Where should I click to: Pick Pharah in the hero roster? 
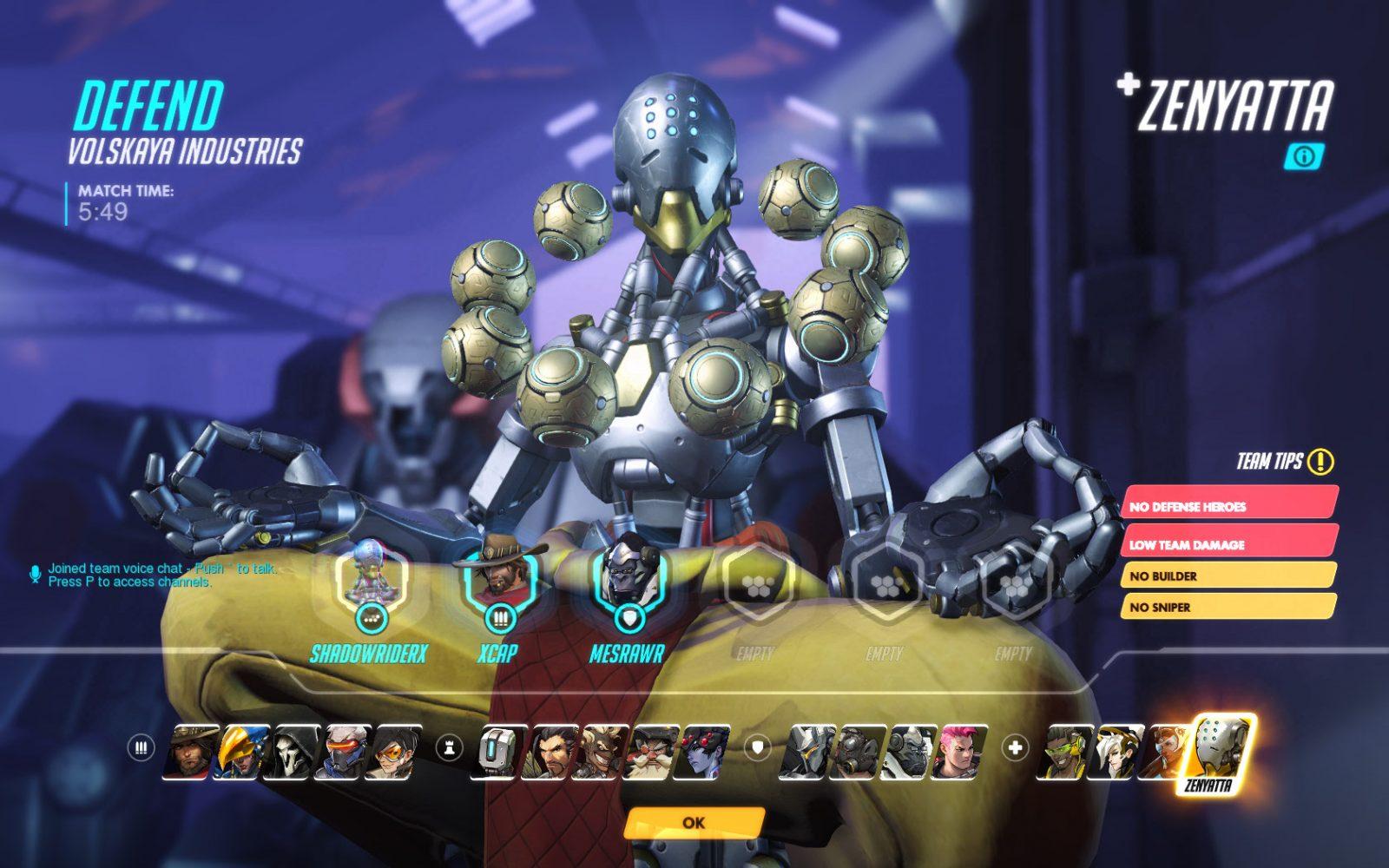coord(240,752)
